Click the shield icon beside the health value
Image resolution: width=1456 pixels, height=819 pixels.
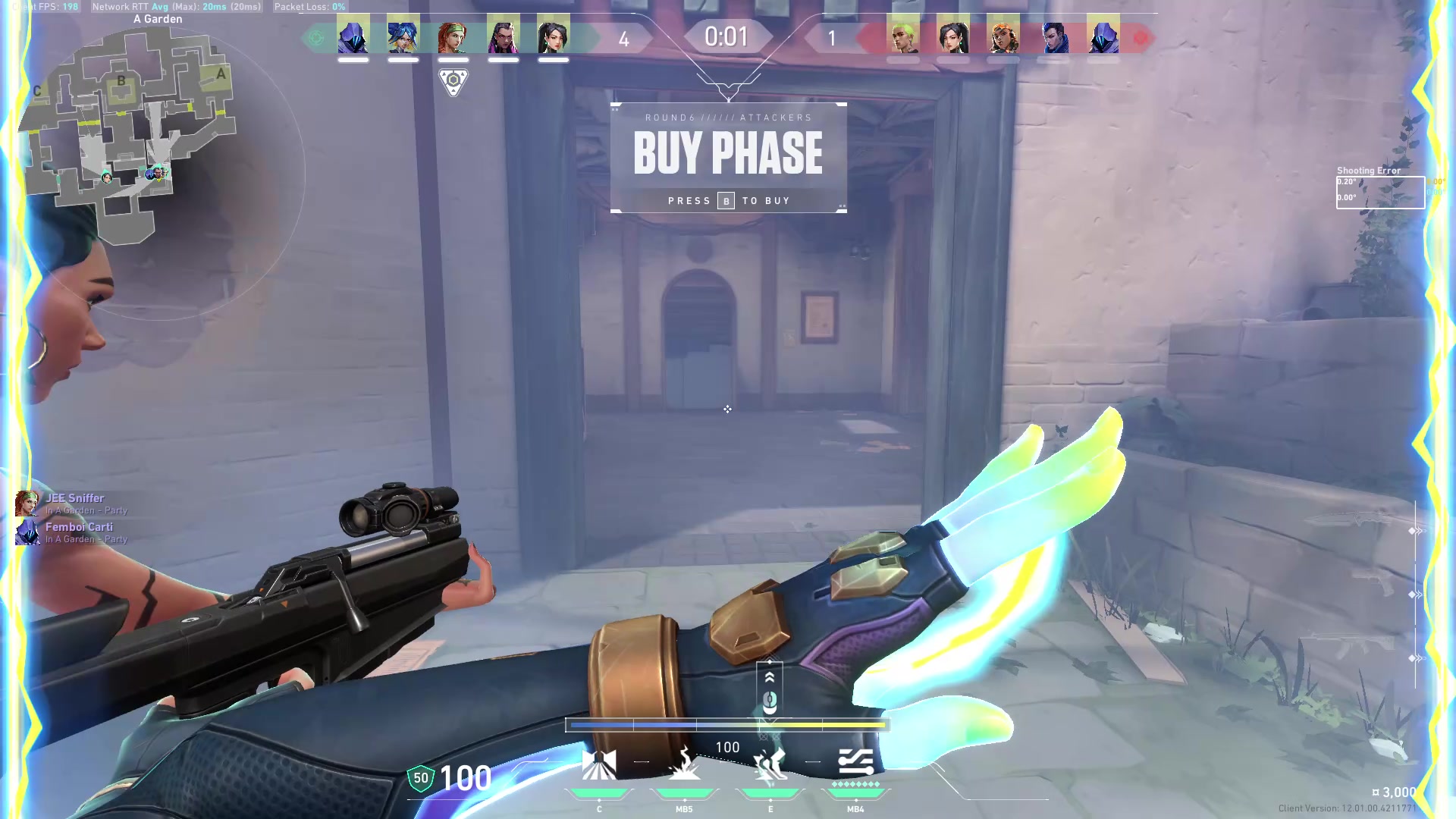pos(419,778)
